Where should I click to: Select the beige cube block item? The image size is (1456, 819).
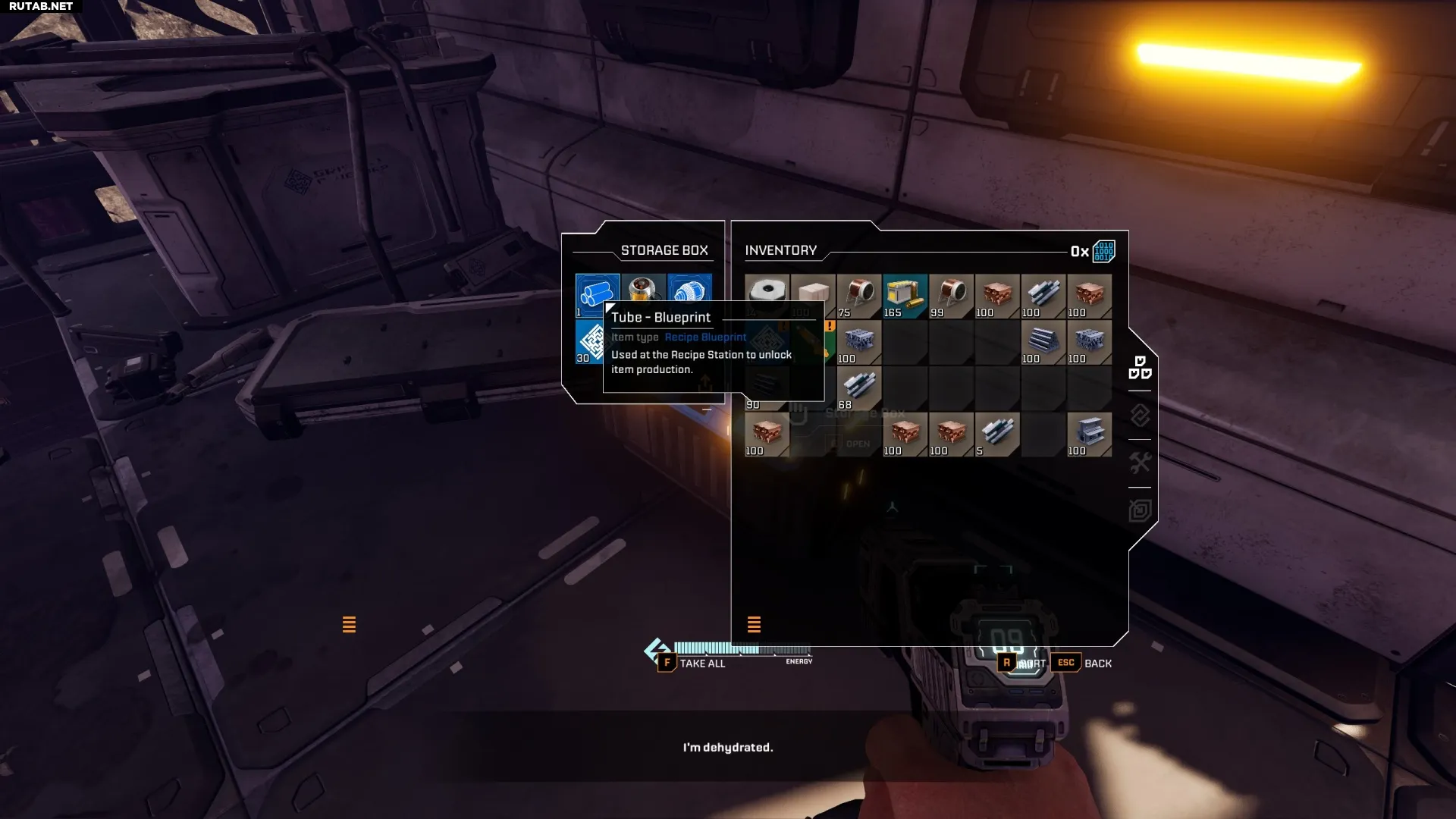click(813, 292)
